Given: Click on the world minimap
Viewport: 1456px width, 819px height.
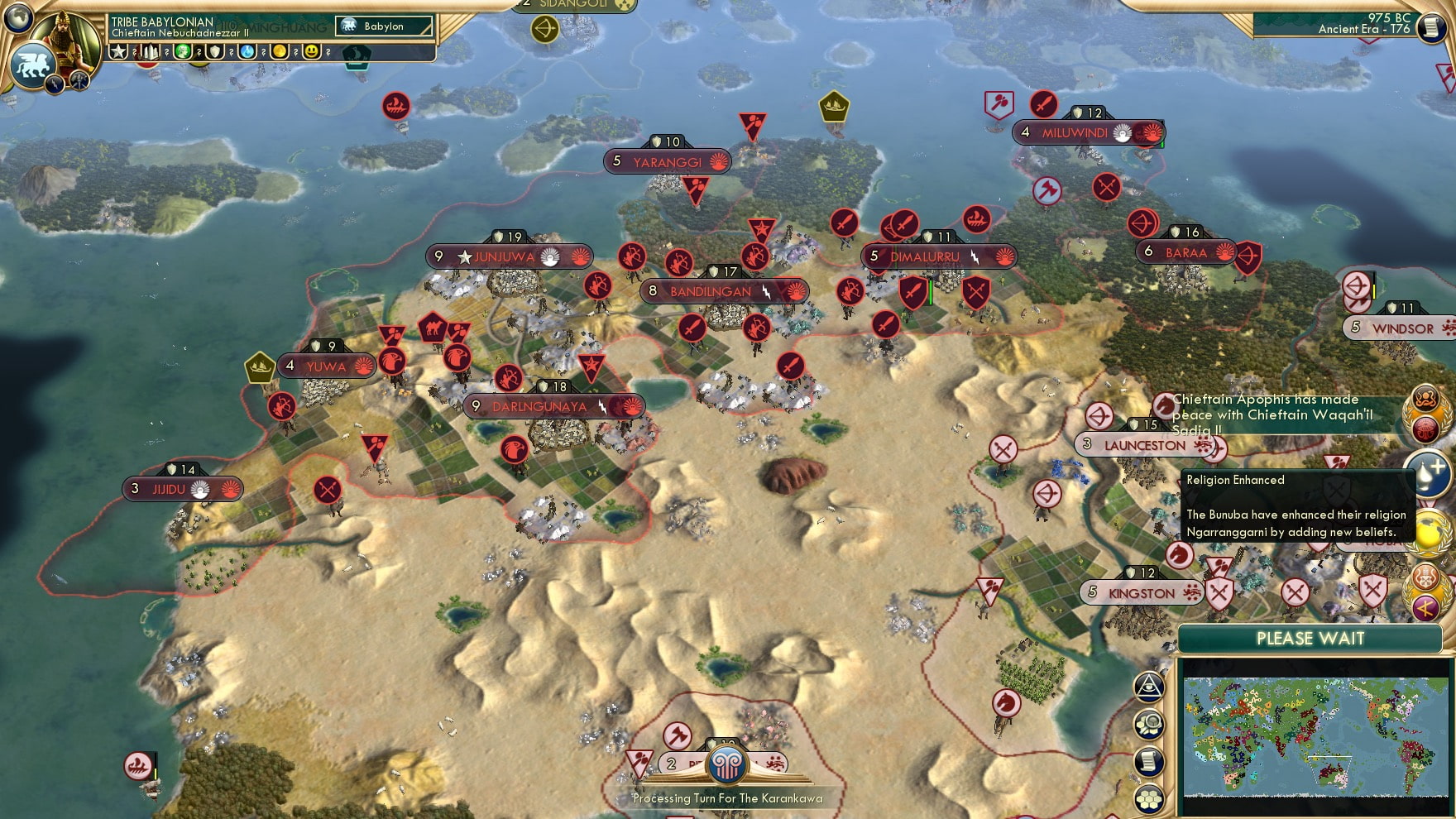Looking at the screenshot, I should [x=1314, y=736].
